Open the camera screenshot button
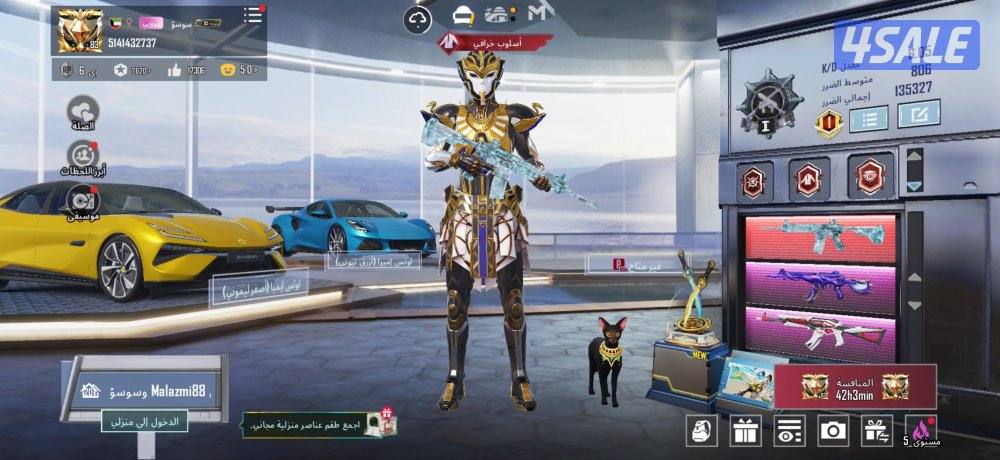Screen dimensions: 1000x460 pos(832,431)
